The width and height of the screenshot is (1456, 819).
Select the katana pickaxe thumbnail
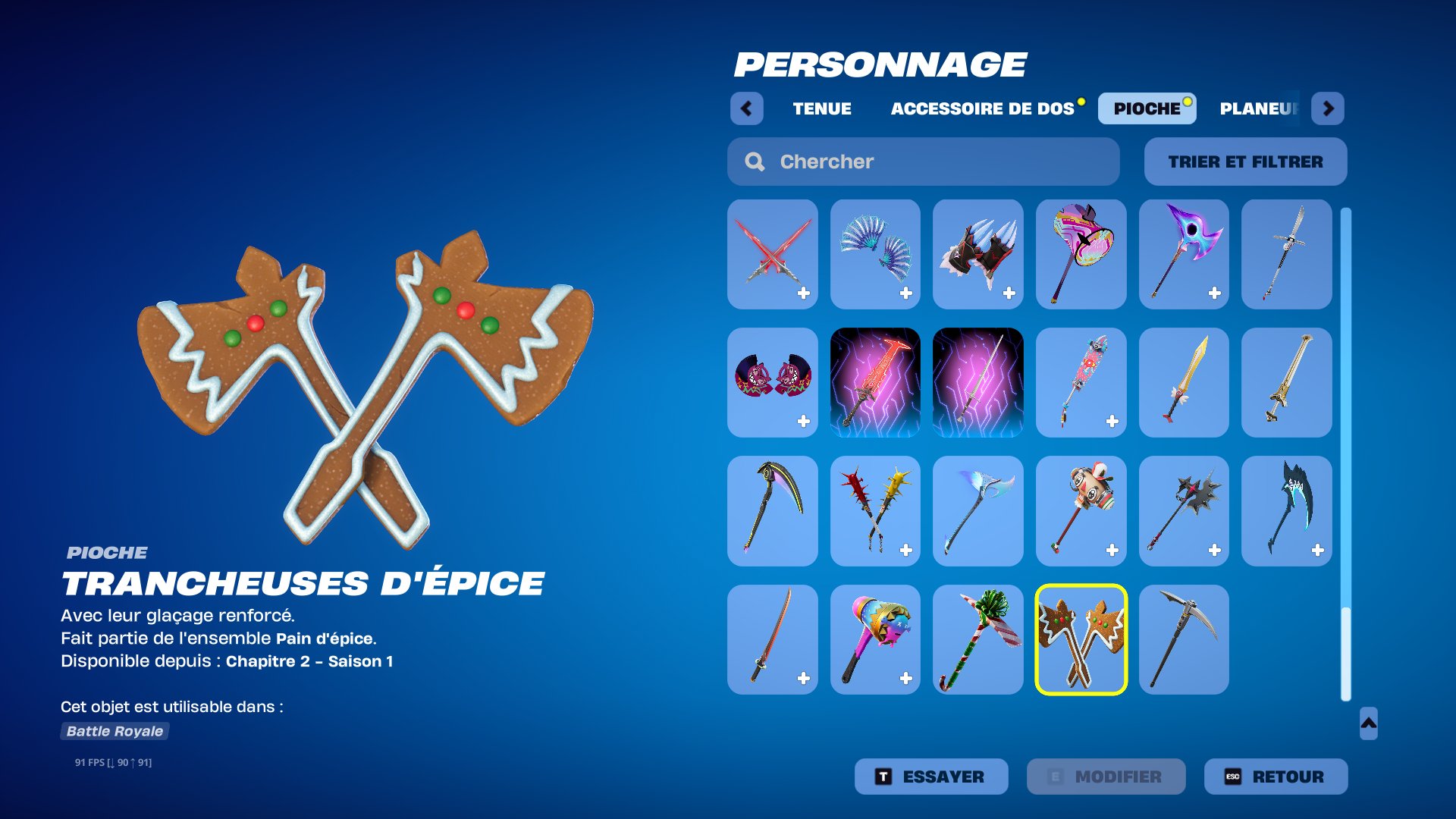[772, 639]
